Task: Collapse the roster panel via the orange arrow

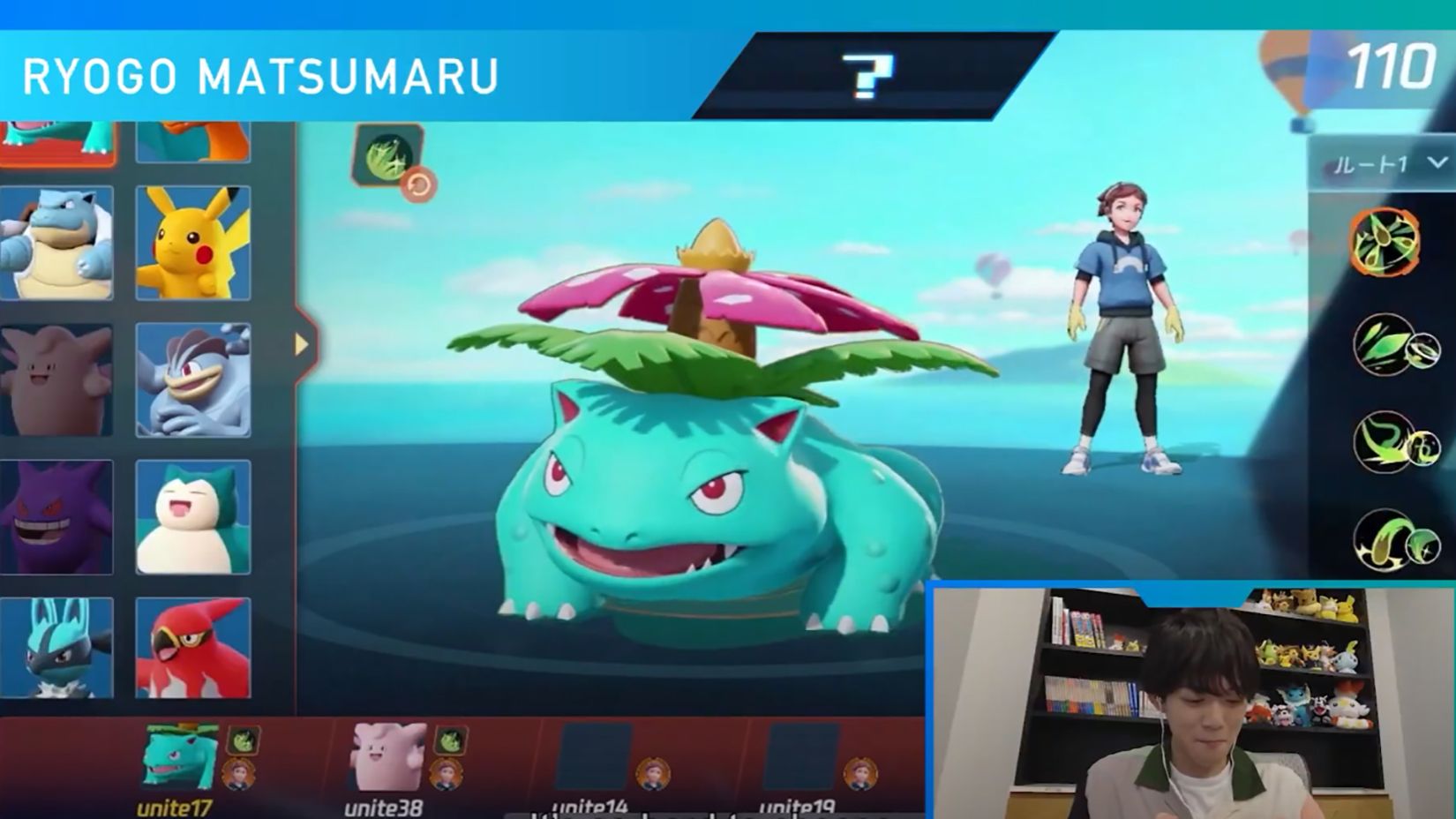Action: 302,342
